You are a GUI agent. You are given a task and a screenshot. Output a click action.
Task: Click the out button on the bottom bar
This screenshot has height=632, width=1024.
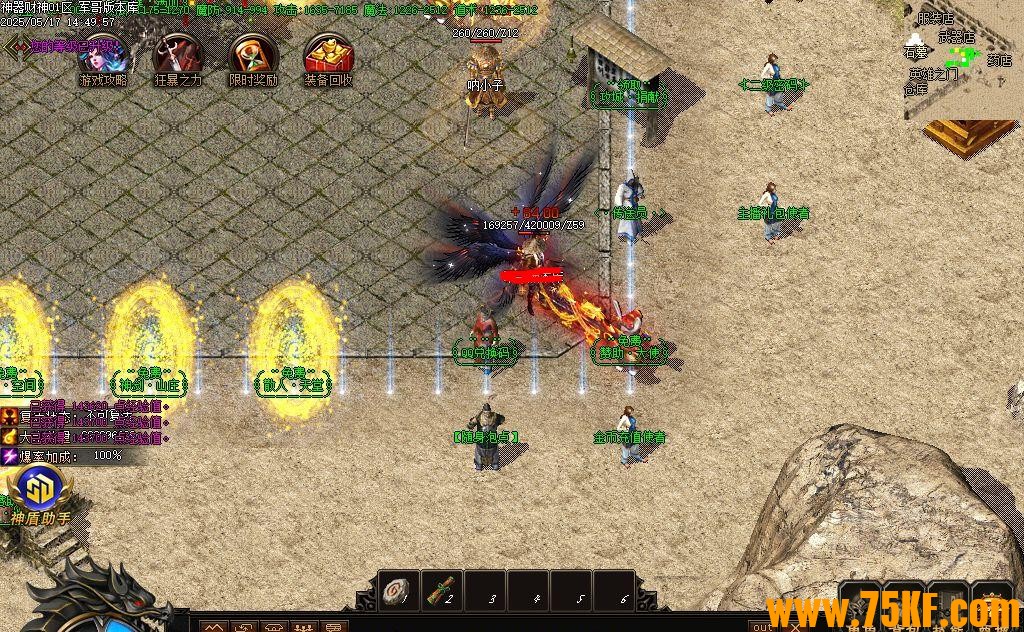pos(762,627)
